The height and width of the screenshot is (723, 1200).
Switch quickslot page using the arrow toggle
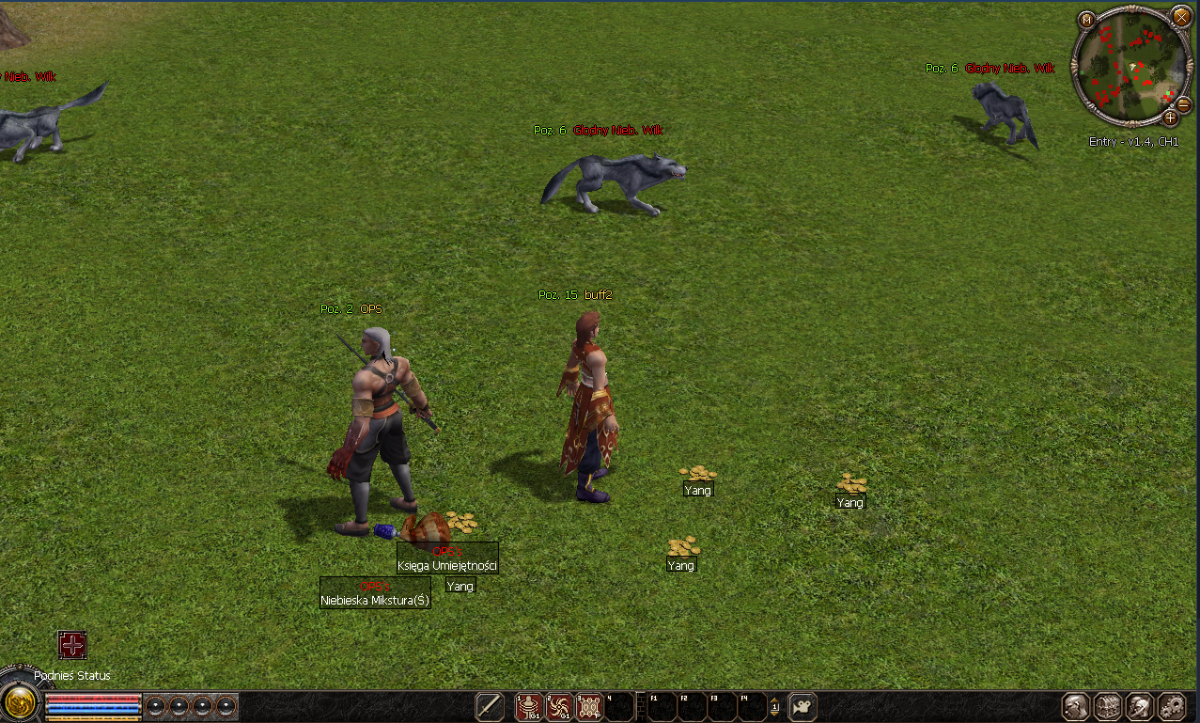point(774,707)
